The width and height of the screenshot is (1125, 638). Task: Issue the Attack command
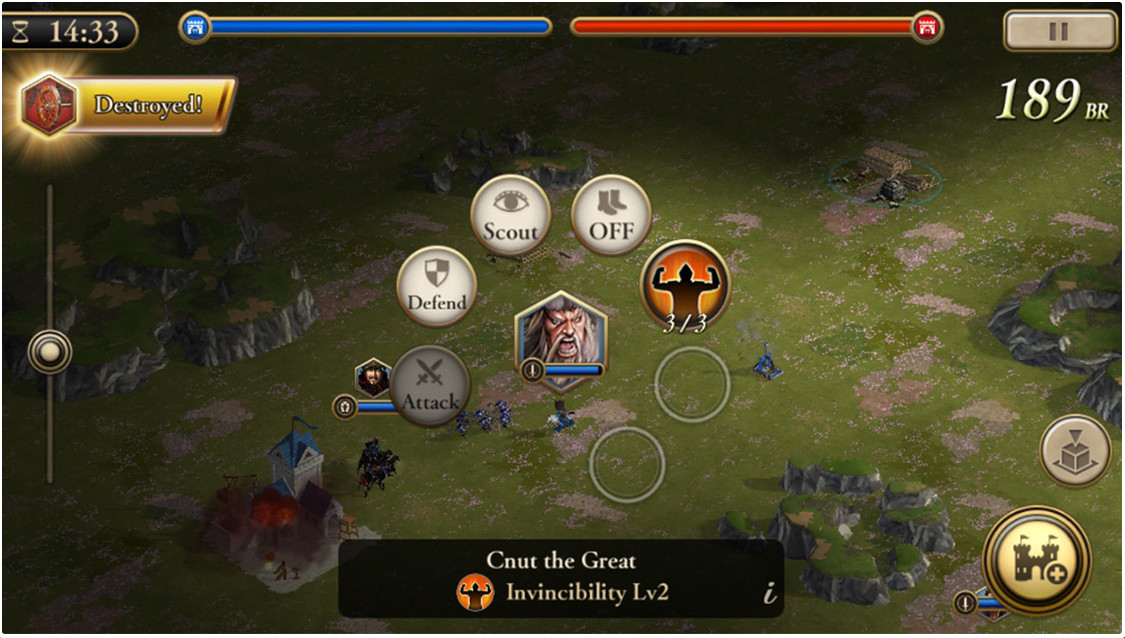(431, 386)
